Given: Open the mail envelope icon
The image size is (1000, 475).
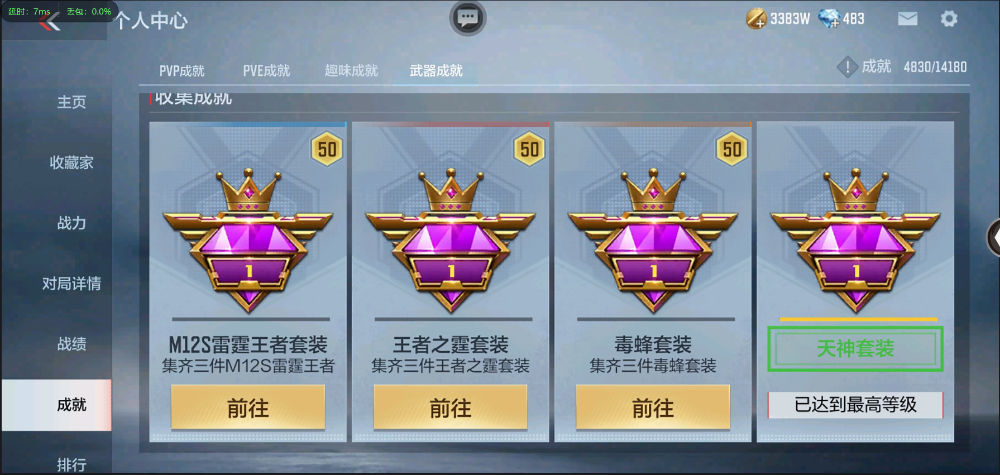Looking at the screenshot, I should 907,18.
